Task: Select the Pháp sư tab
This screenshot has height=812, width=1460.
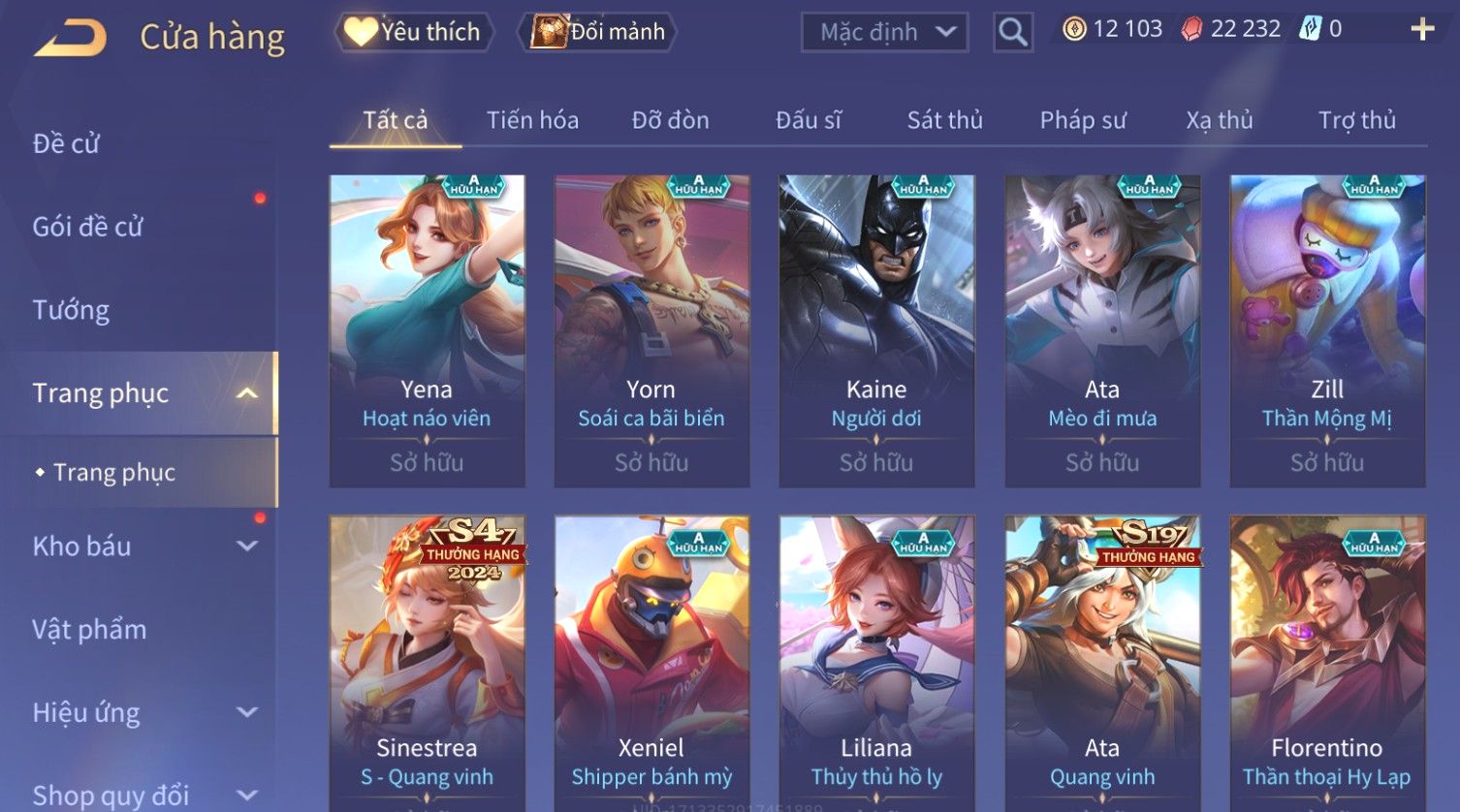Action: tap(1083, 120)
